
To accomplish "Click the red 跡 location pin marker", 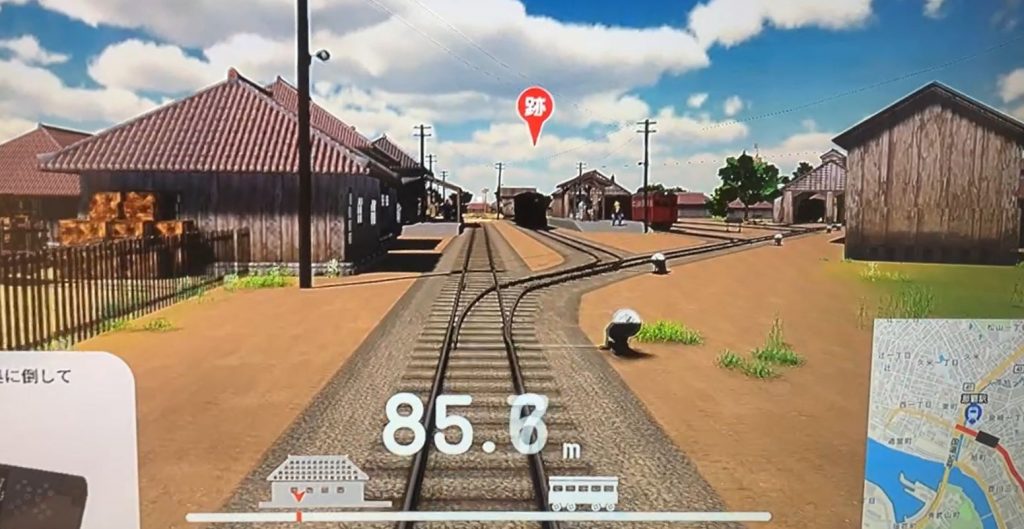I will [x=535, y=110].
